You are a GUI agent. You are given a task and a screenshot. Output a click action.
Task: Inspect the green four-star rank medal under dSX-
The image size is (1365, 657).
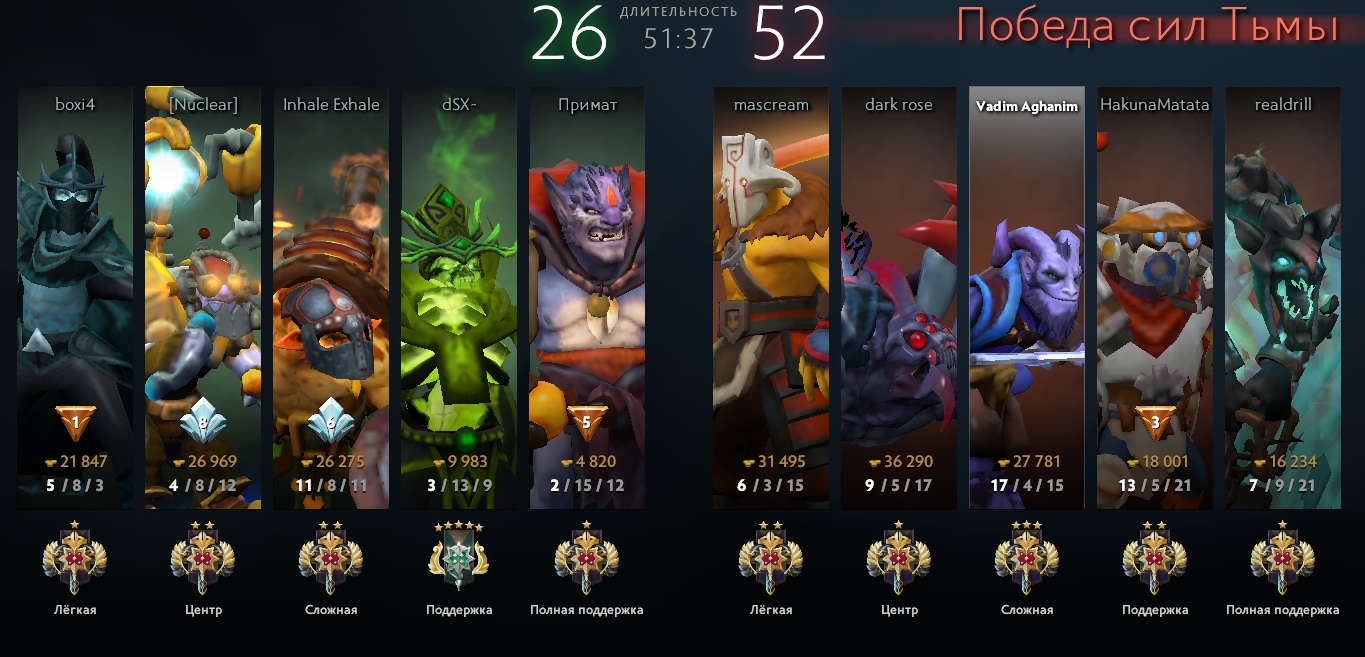click(x=459, y=557)
